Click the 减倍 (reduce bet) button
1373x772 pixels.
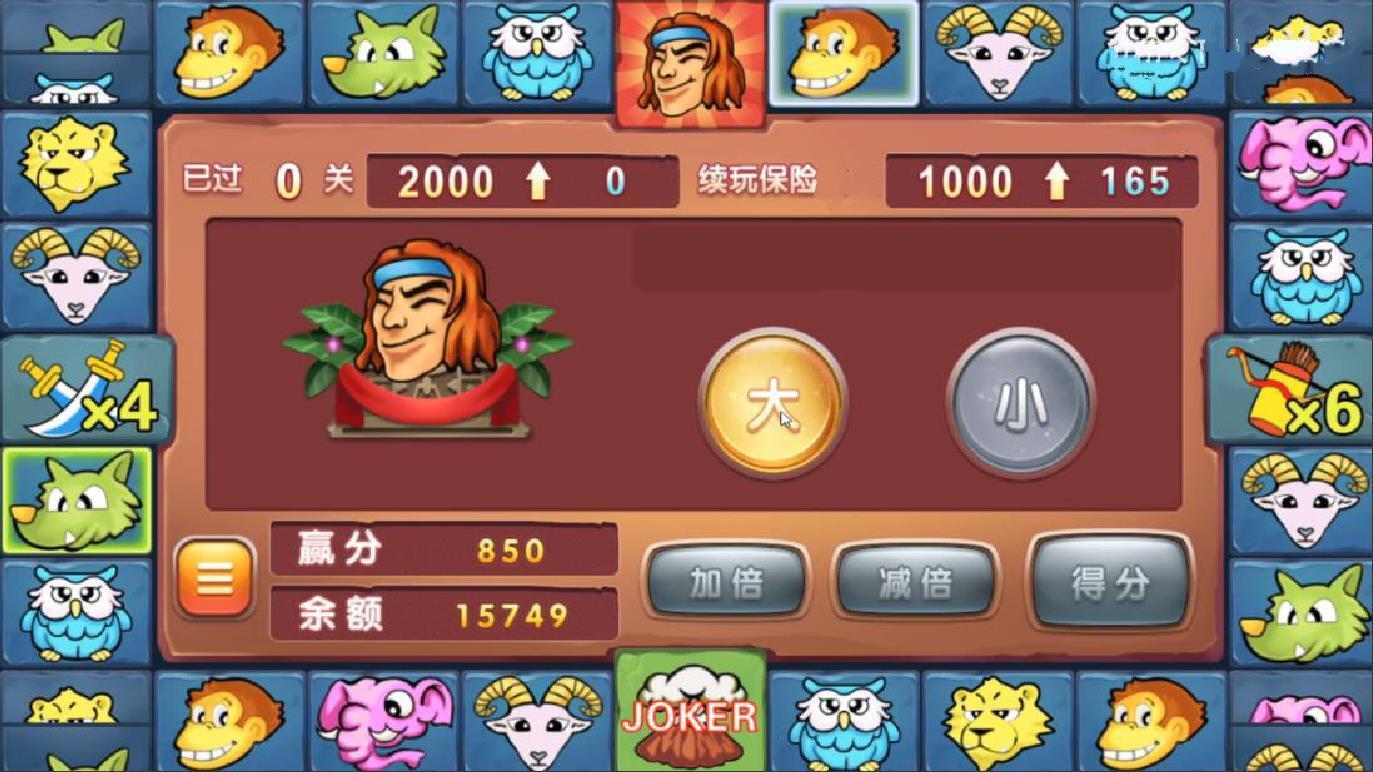[916, 583]
